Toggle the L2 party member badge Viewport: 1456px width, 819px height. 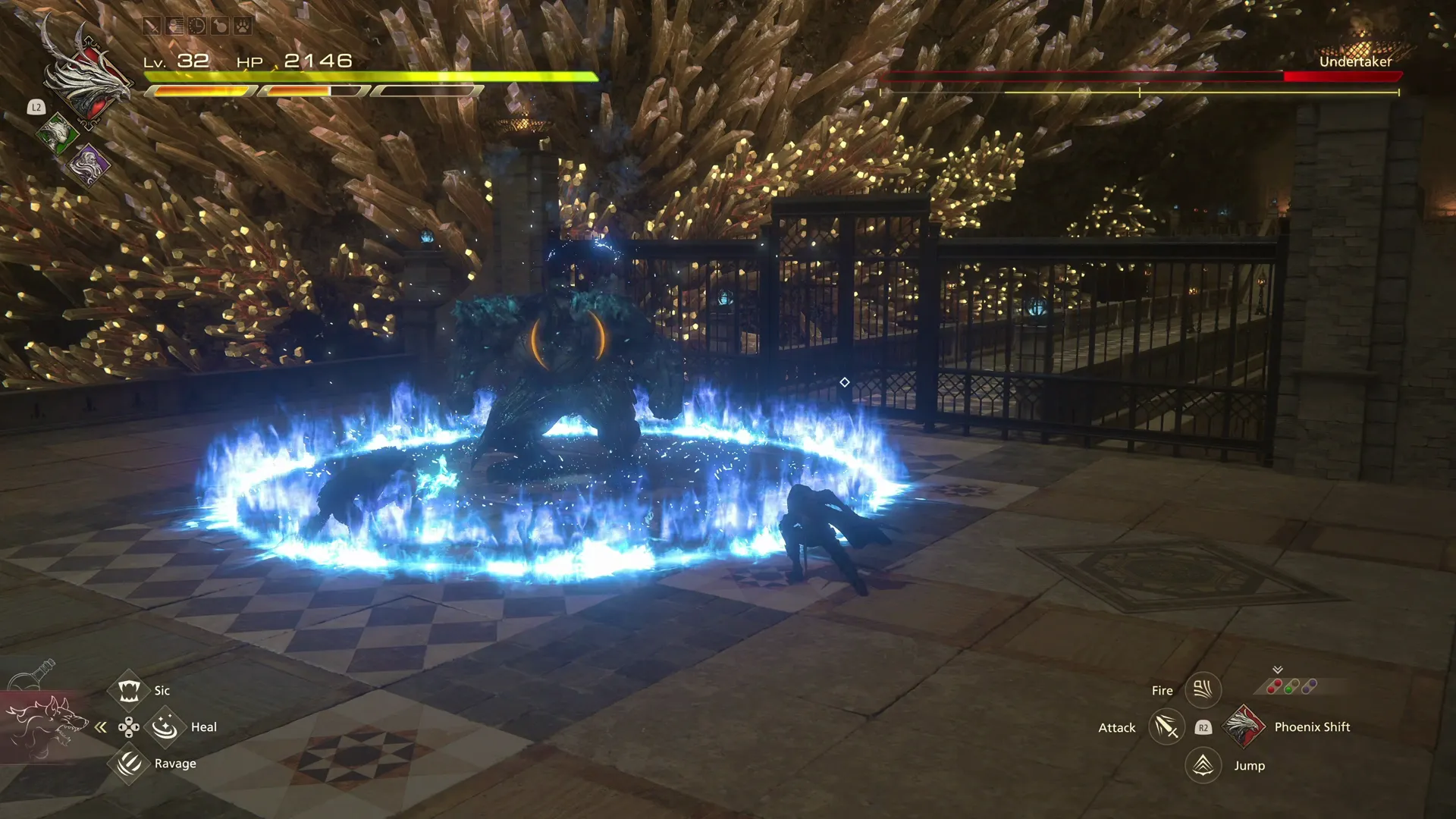point(36,107)
